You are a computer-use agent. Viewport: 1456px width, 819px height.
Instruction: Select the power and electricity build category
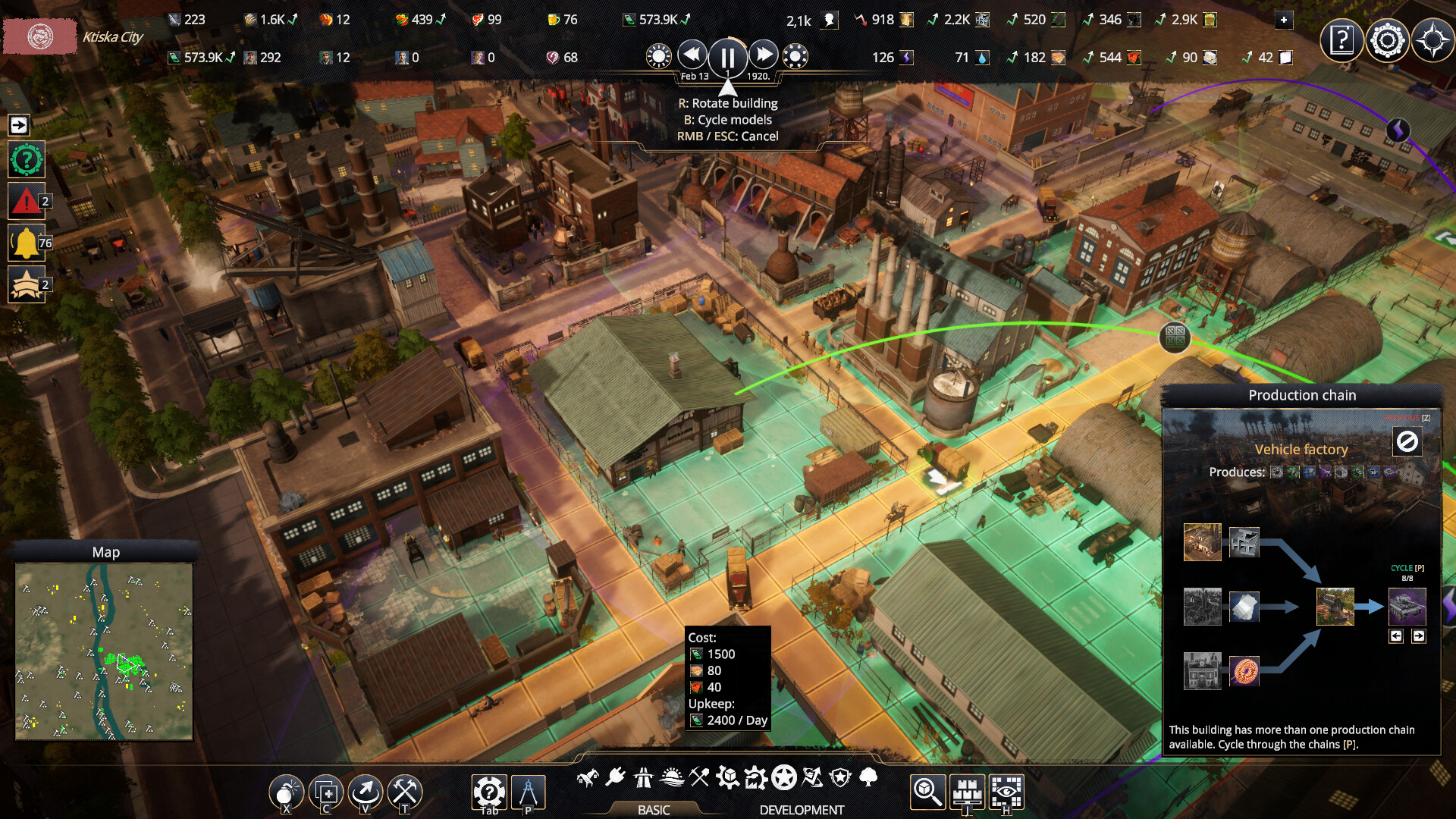pyautogui.click(x=616, y=778)
